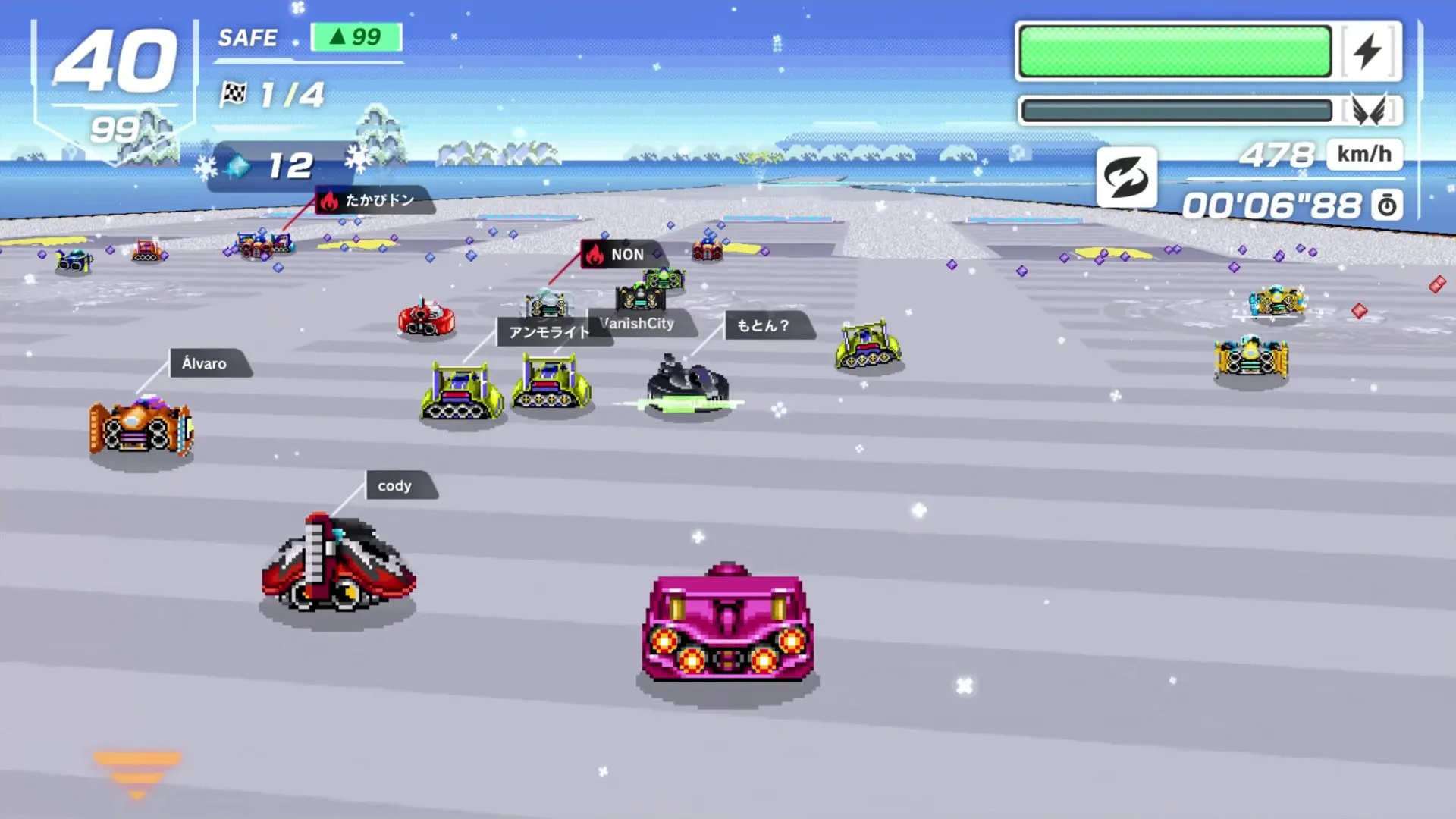The height and width of the screenshot is (819, 1456).
Task: Click the pink machine in the foreground
Action: [x=726, y=622]
